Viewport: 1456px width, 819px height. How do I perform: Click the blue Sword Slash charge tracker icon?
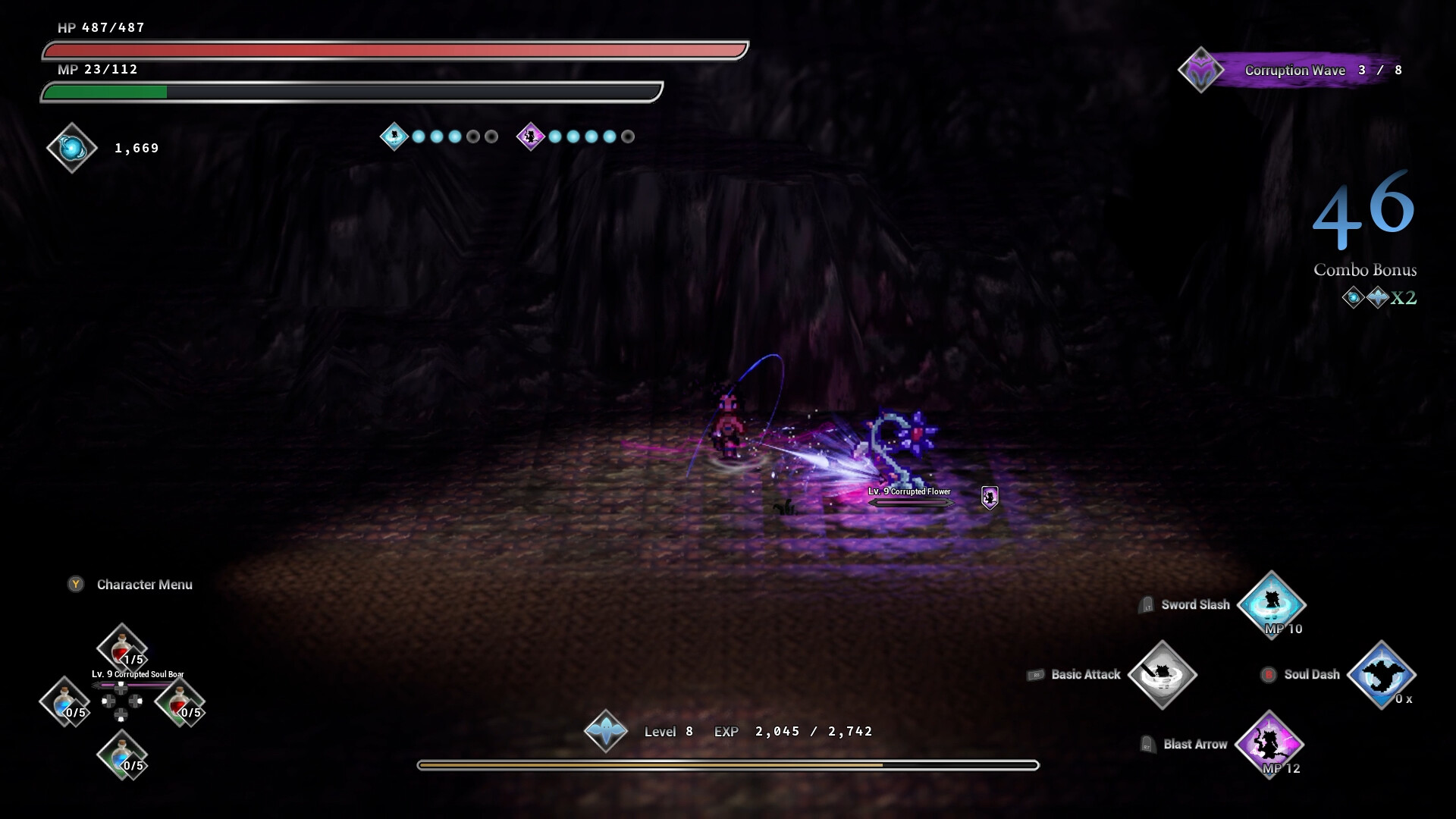coord(394,136)
